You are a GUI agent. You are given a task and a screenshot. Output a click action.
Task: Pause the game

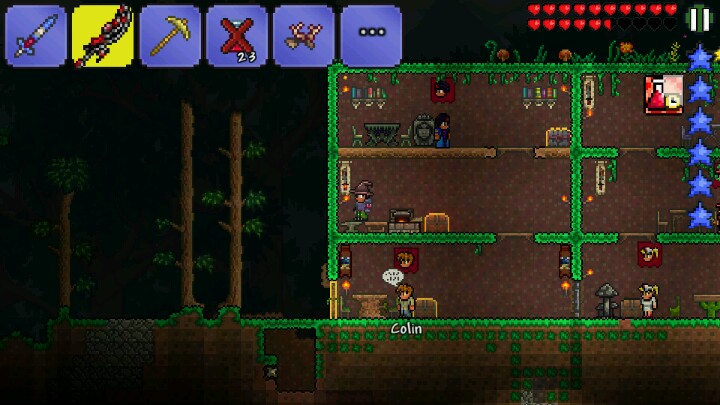pos(699,18)
